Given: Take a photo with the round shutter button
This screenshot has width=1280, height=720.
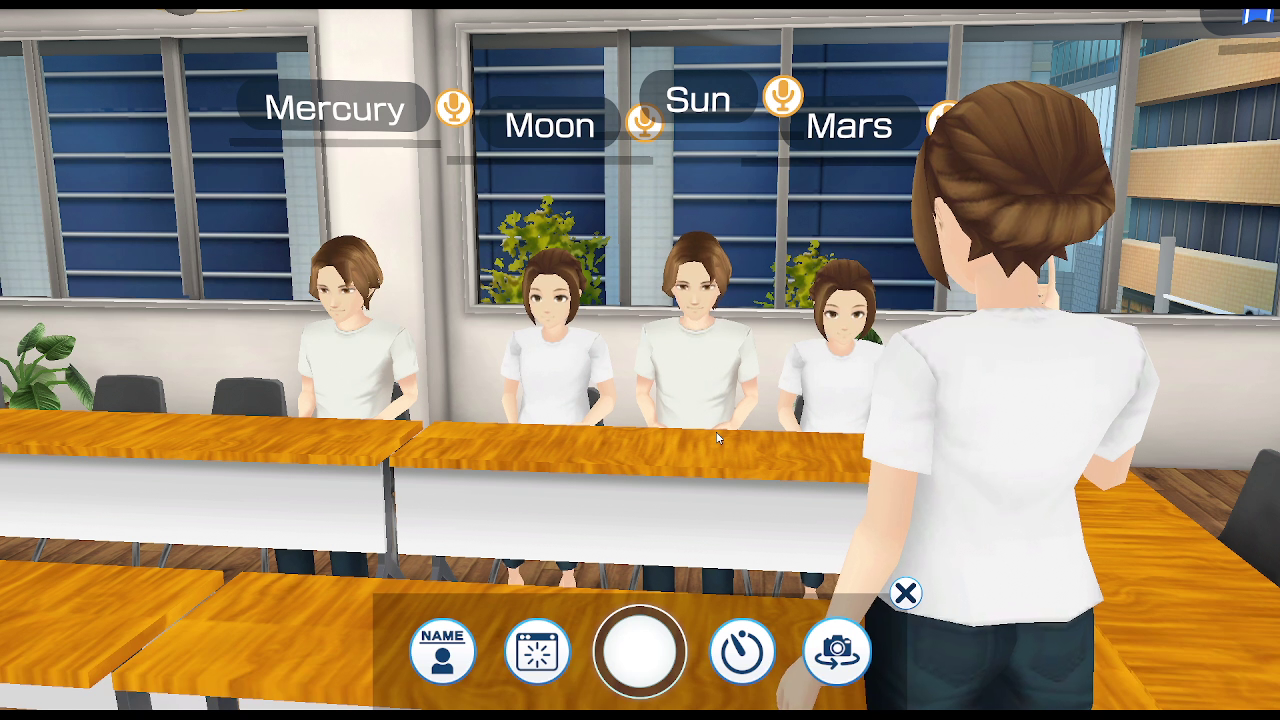Looking at the screenshot, I should tap(640, 651).
